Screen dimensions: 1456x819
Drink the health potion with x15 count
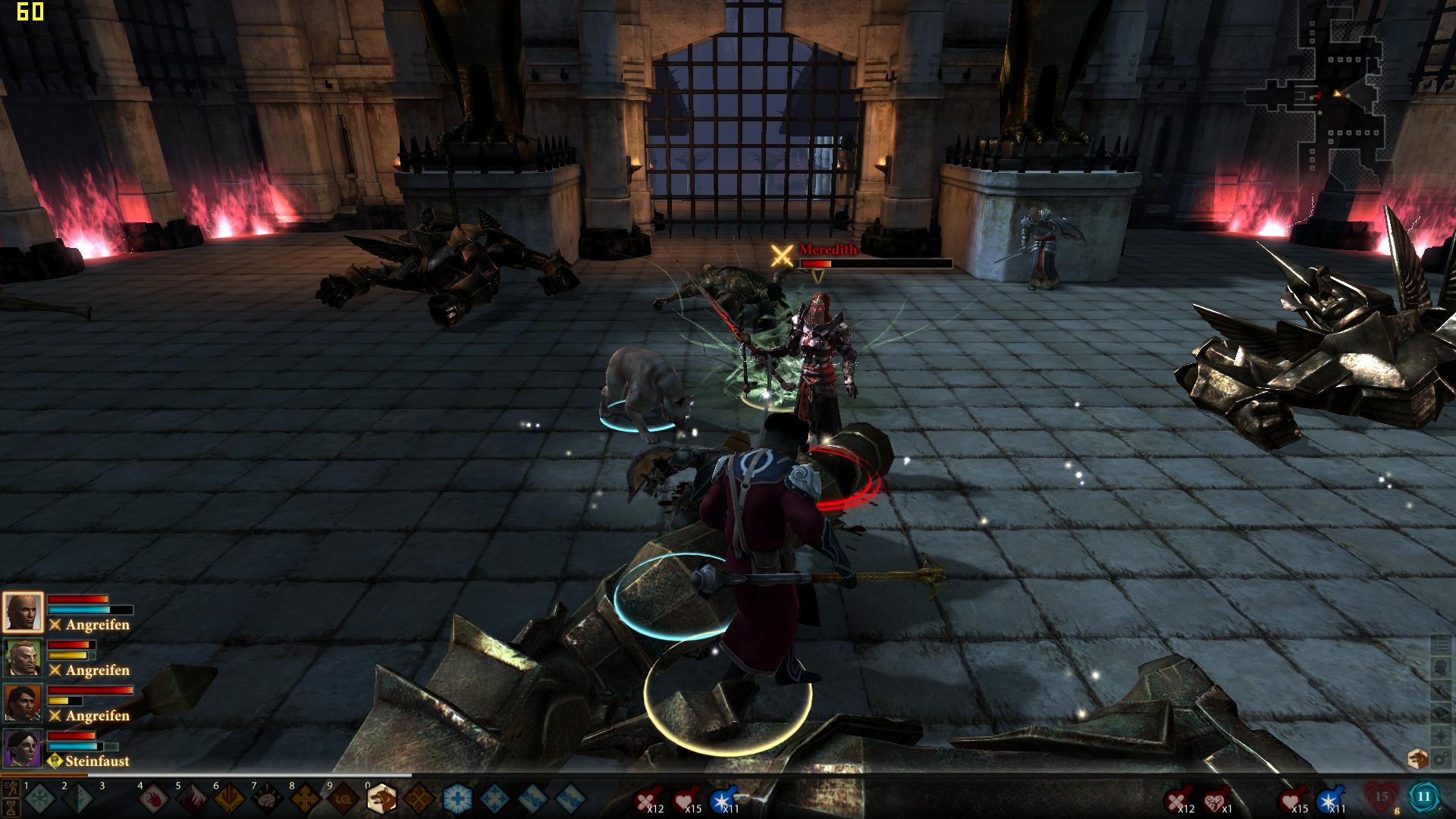[686, 800]
